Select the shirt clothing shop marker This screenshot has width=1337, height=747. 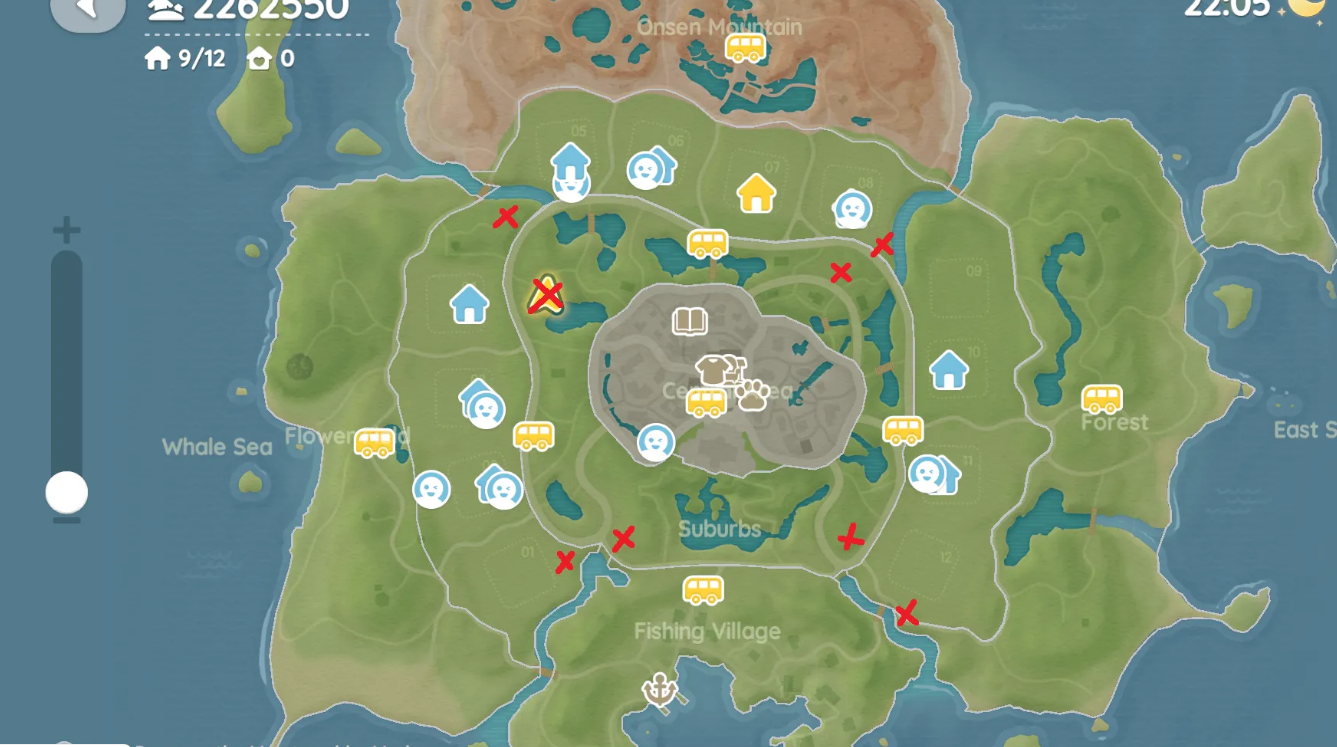point(712,369)
